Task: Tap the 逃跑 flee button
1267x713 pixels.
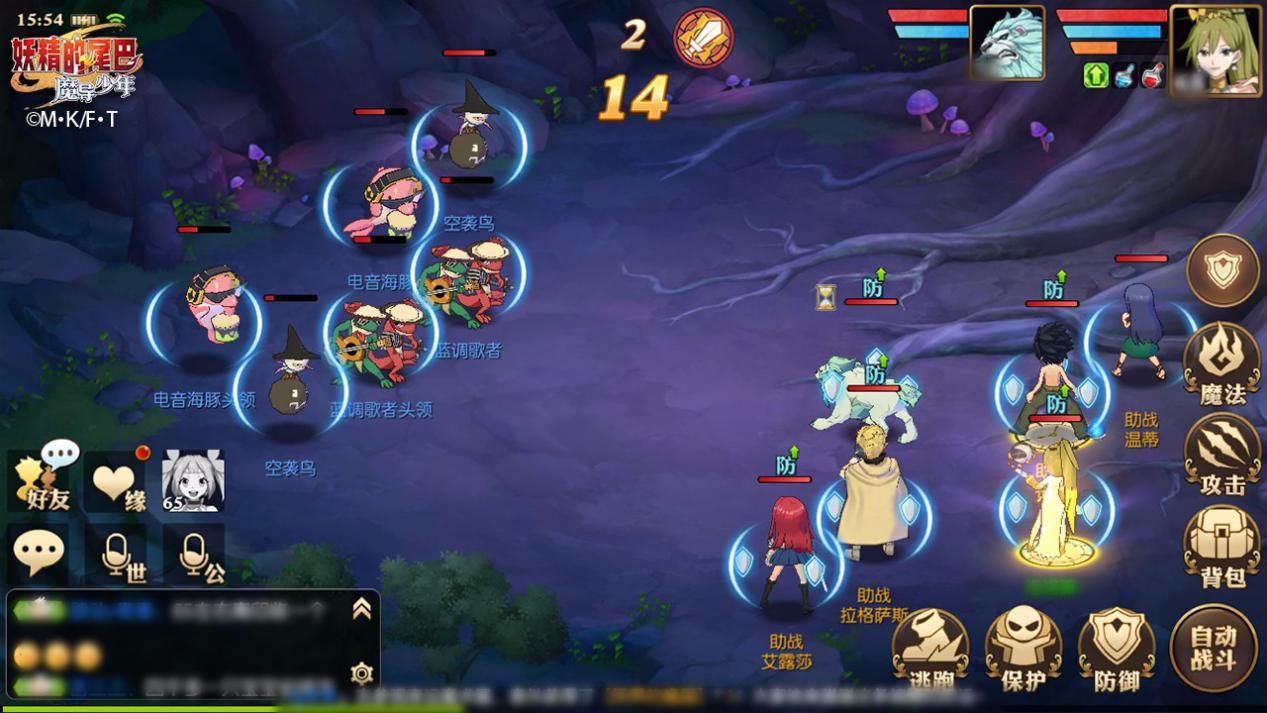Action: (930, 650)
